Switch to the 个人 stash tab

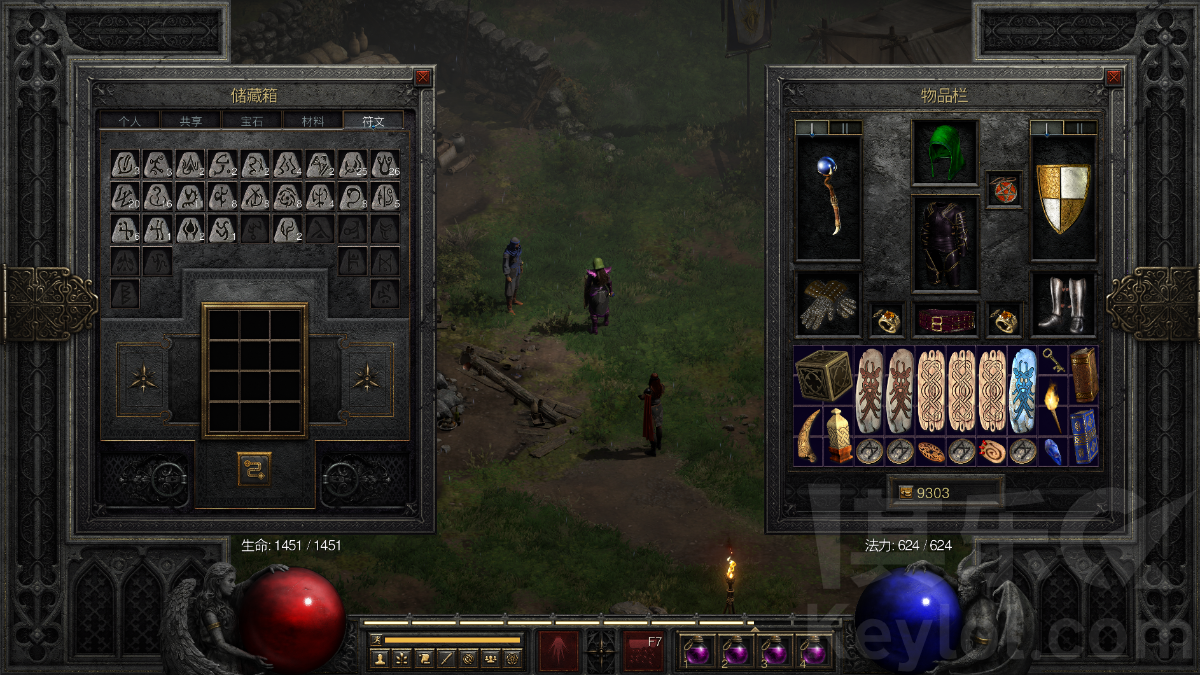pos(130,121)
